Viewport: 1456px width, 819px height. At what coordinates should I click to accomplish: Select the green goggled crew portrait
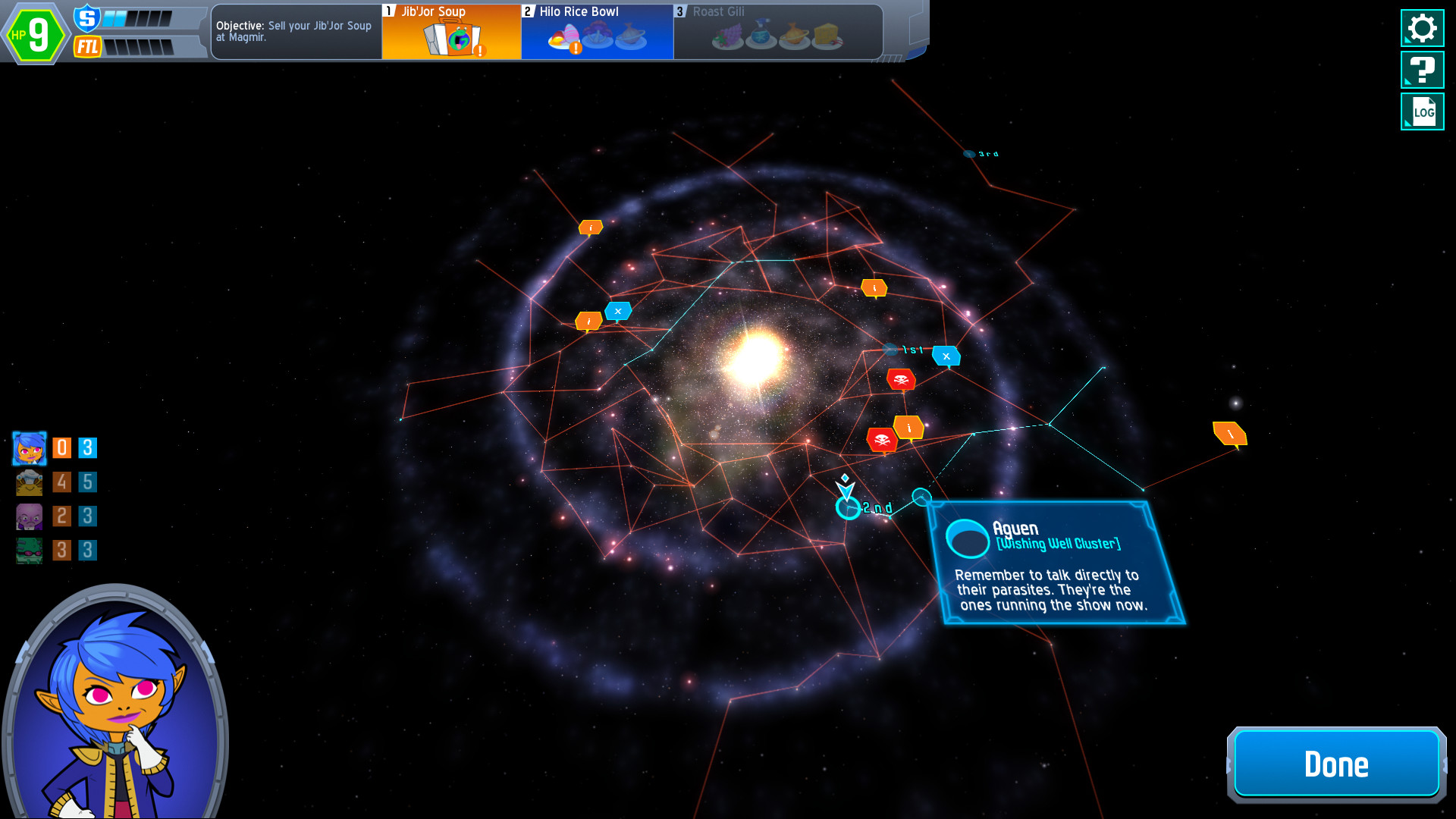coord(28,550)
